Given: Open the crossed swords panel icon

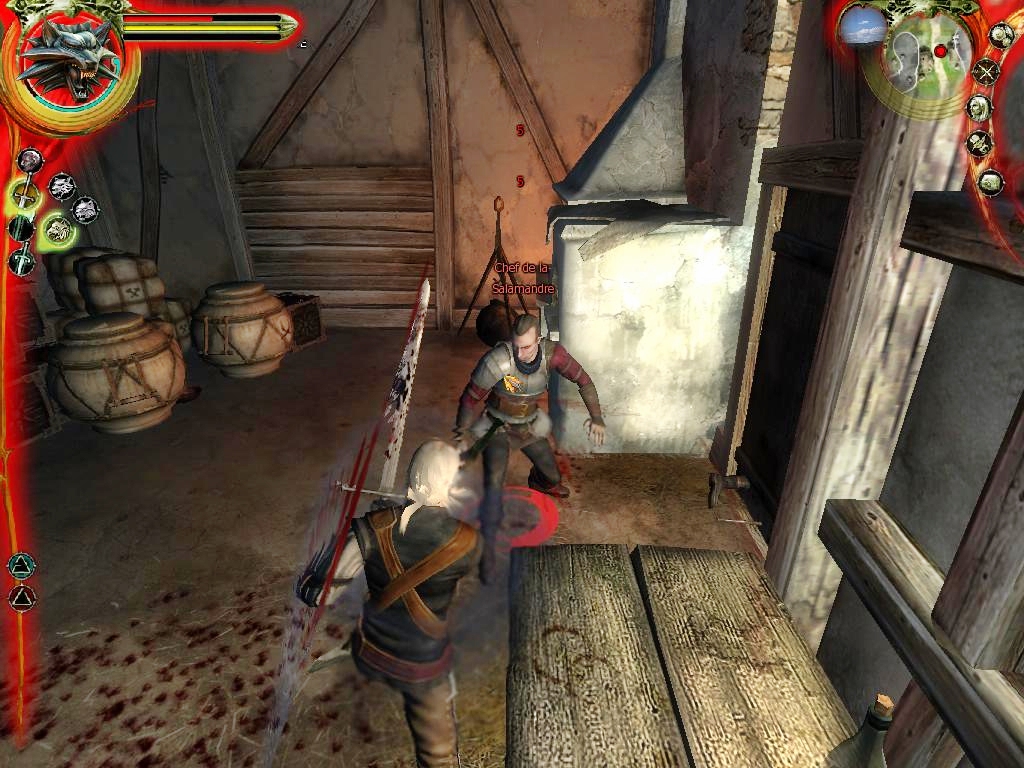Looking at the screenshot, I should 986,71.
